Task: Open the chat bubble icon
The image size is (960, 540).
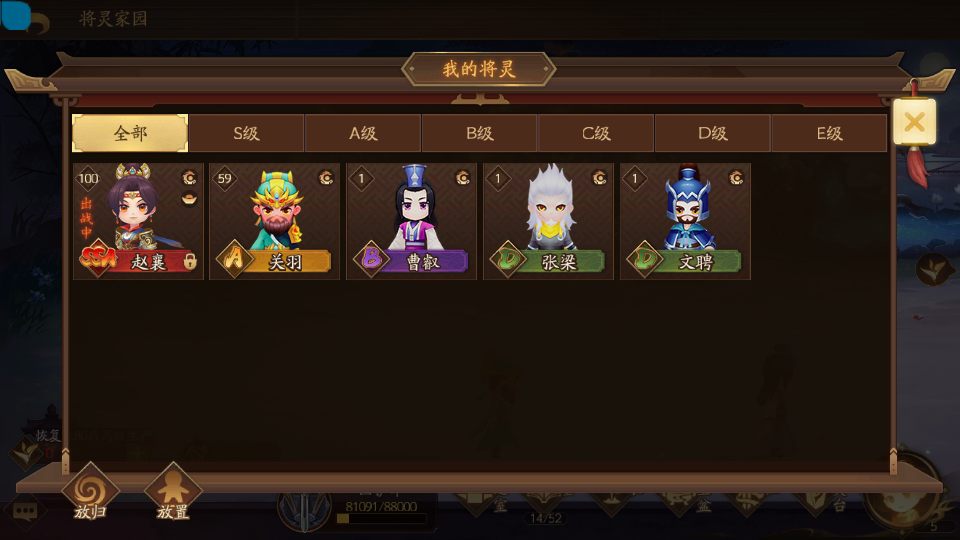Action: (x=25, y=511)
